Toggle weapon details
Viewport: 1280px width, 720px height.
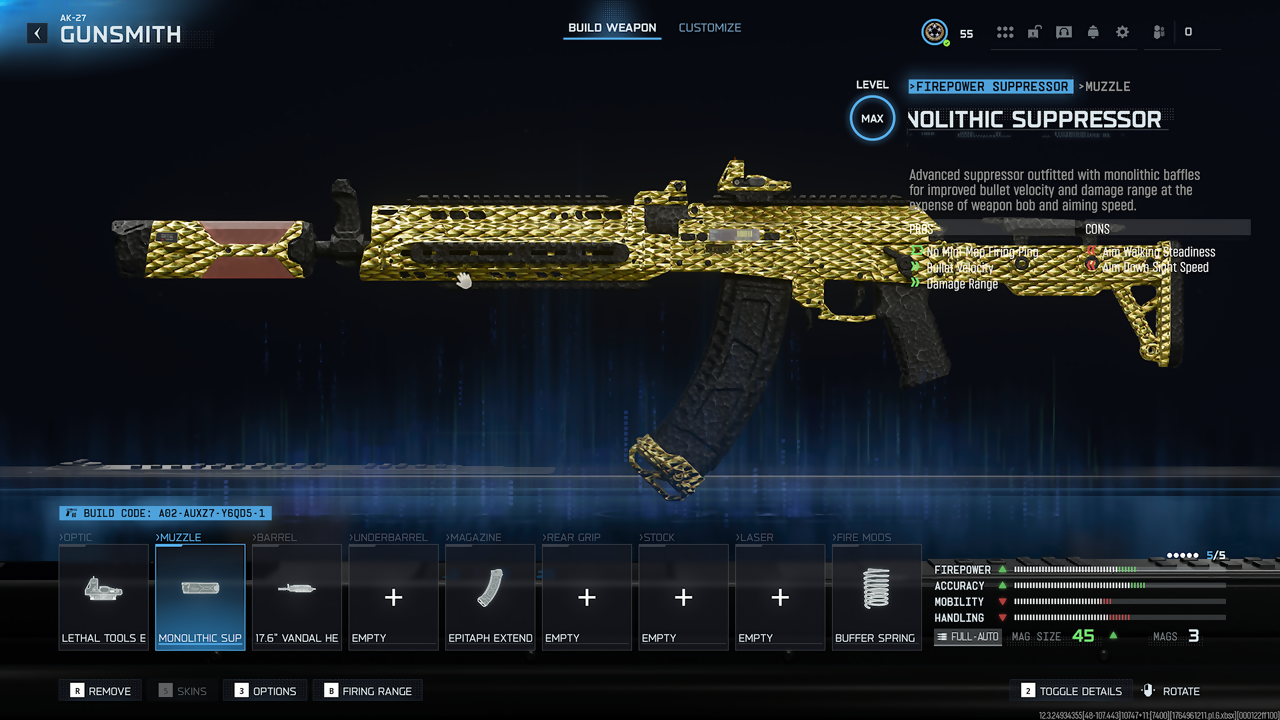point(1071,691)
